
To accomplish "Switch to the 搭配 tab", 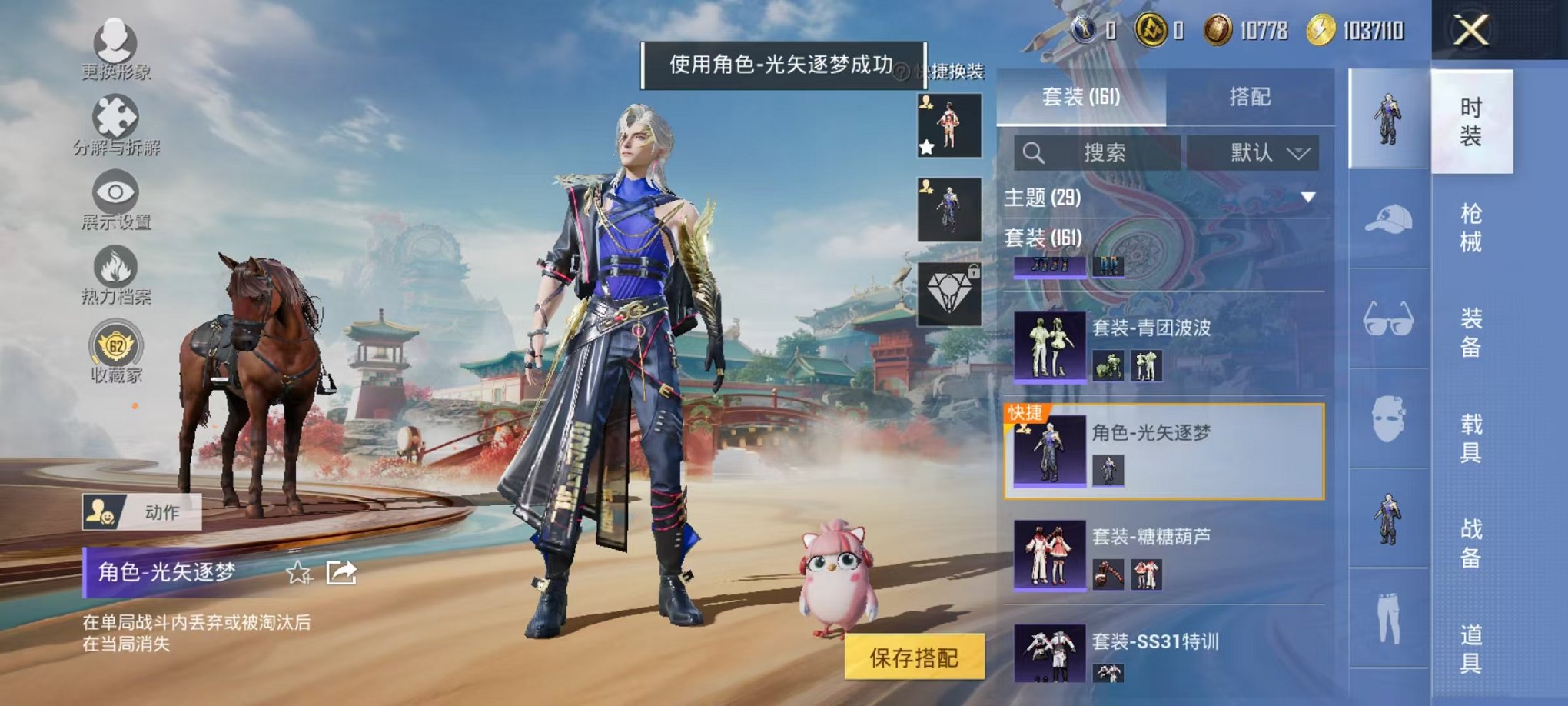I will pyautogui.click(x=1249, y=96).
